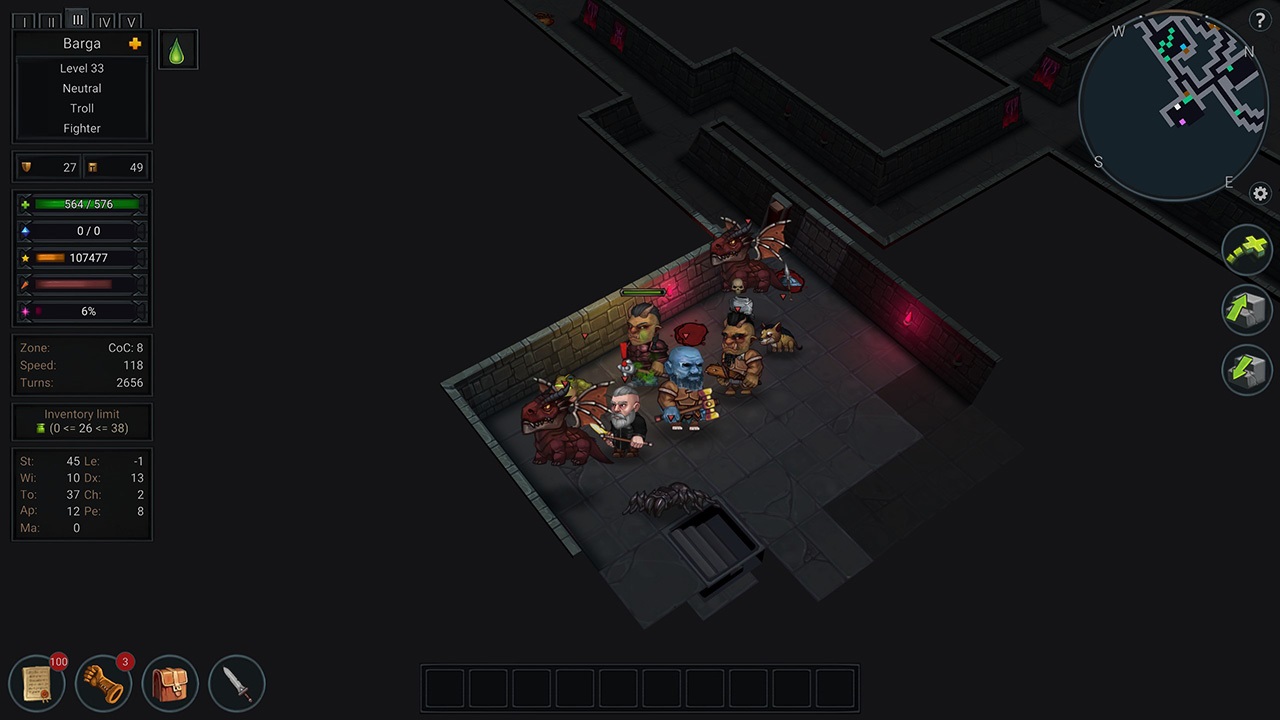Viewport: 1280px width, 720px height.
Task: Open the minimap settings gear
Action: coord(1260,194)
